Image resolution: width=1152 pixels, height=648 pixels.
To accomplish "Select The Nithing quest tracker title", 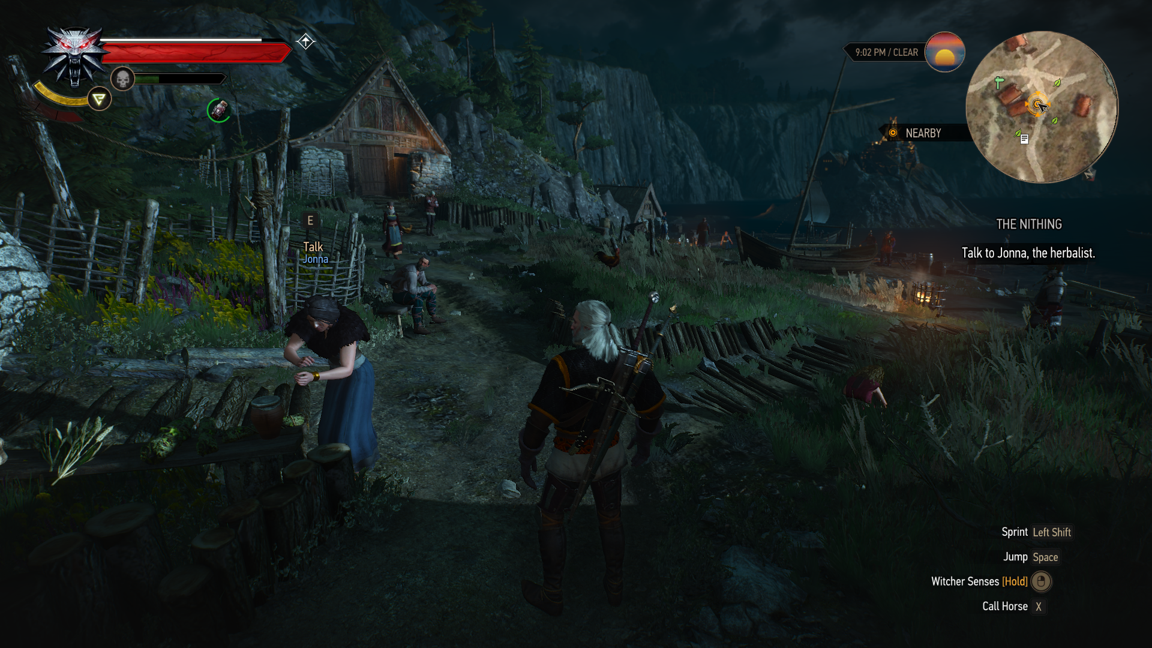I will 1029,225.
